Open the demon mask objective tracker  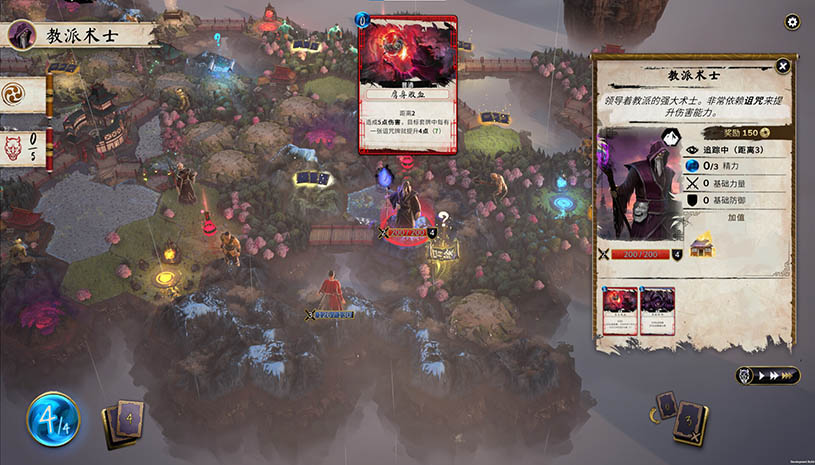click(24, 150)
